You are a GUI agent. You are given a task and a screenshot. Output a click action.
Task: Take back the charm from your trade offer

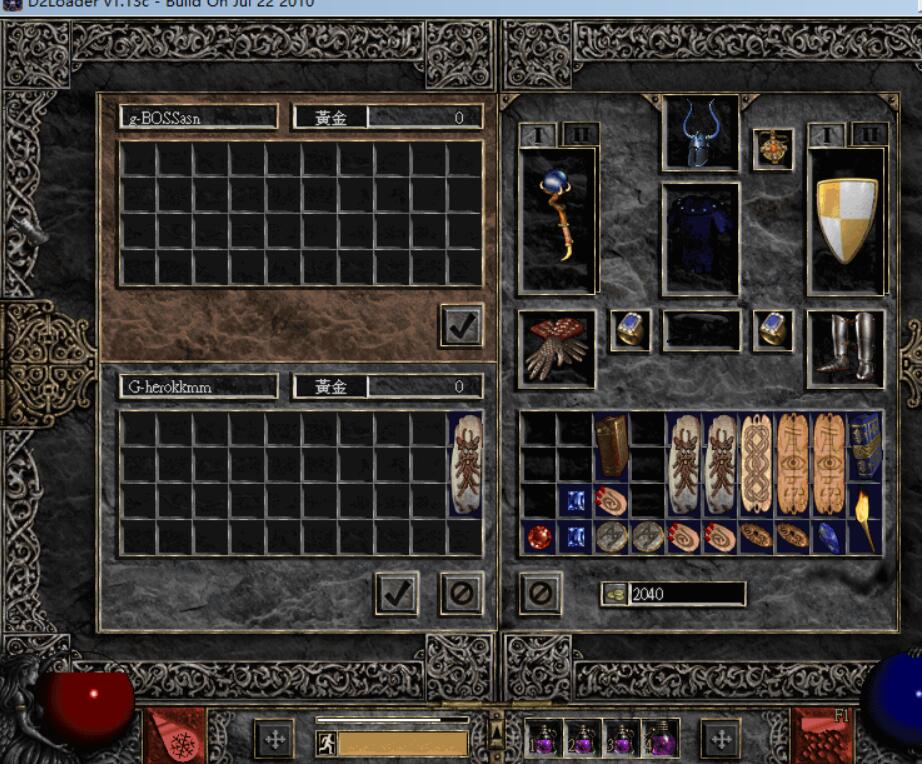[465, 465]
